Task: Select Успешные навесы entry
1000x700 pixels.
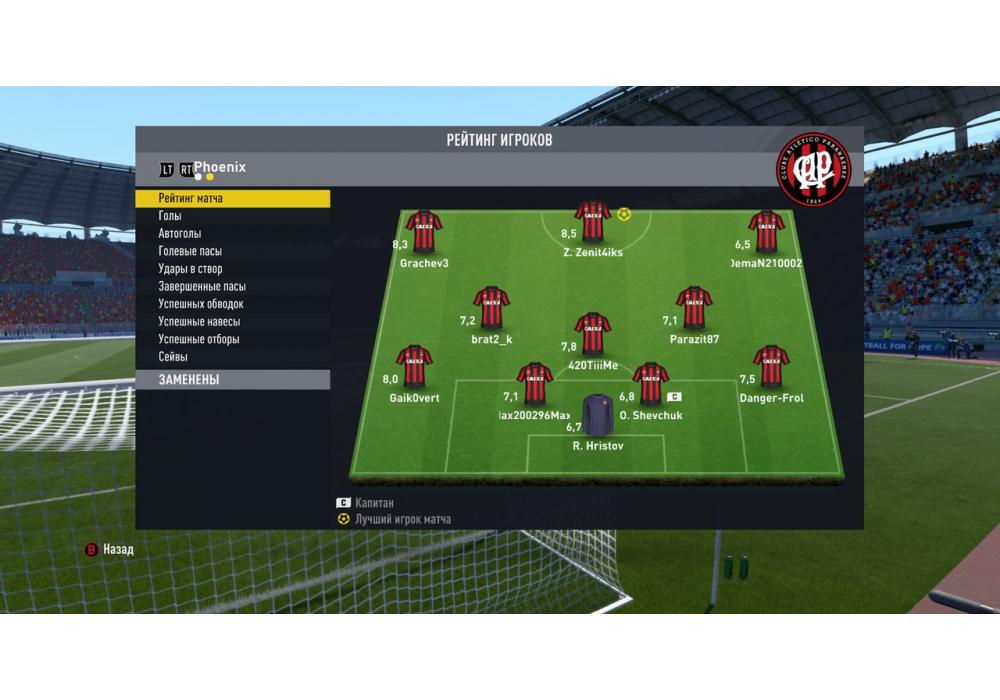Action: click(199, 322)
